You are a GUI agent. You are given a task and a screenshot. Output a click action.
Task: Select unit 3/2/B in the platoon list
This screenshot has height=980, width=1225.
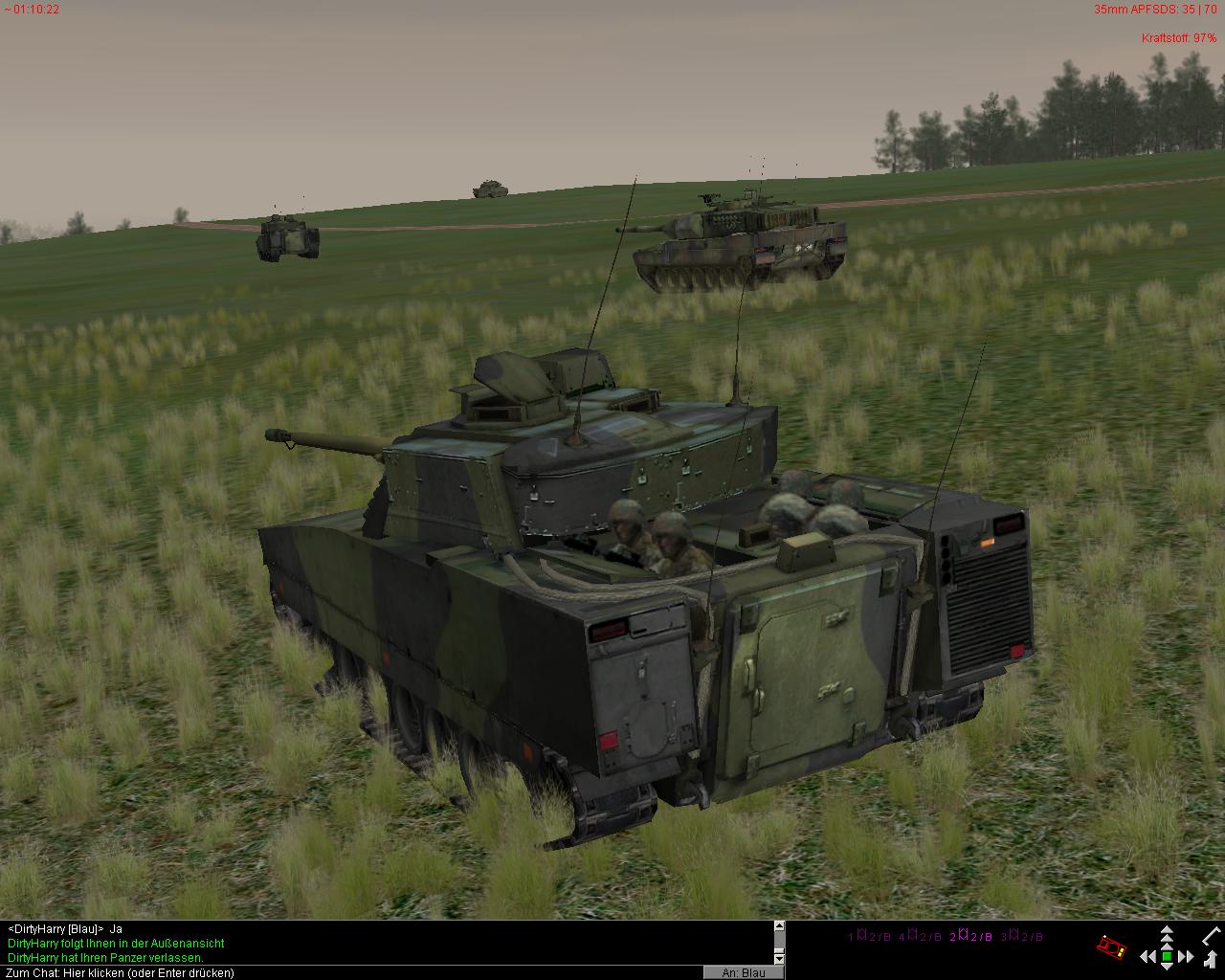point(1022,936)
